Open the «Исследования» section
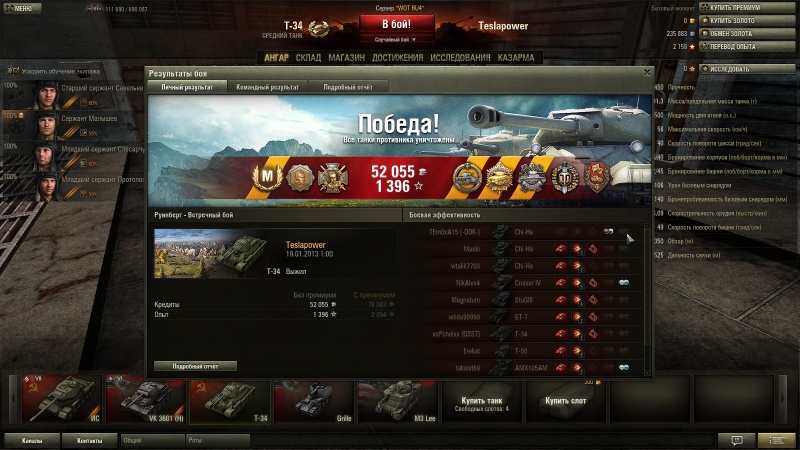Screen dimensions: 800x450 [458, 58]
